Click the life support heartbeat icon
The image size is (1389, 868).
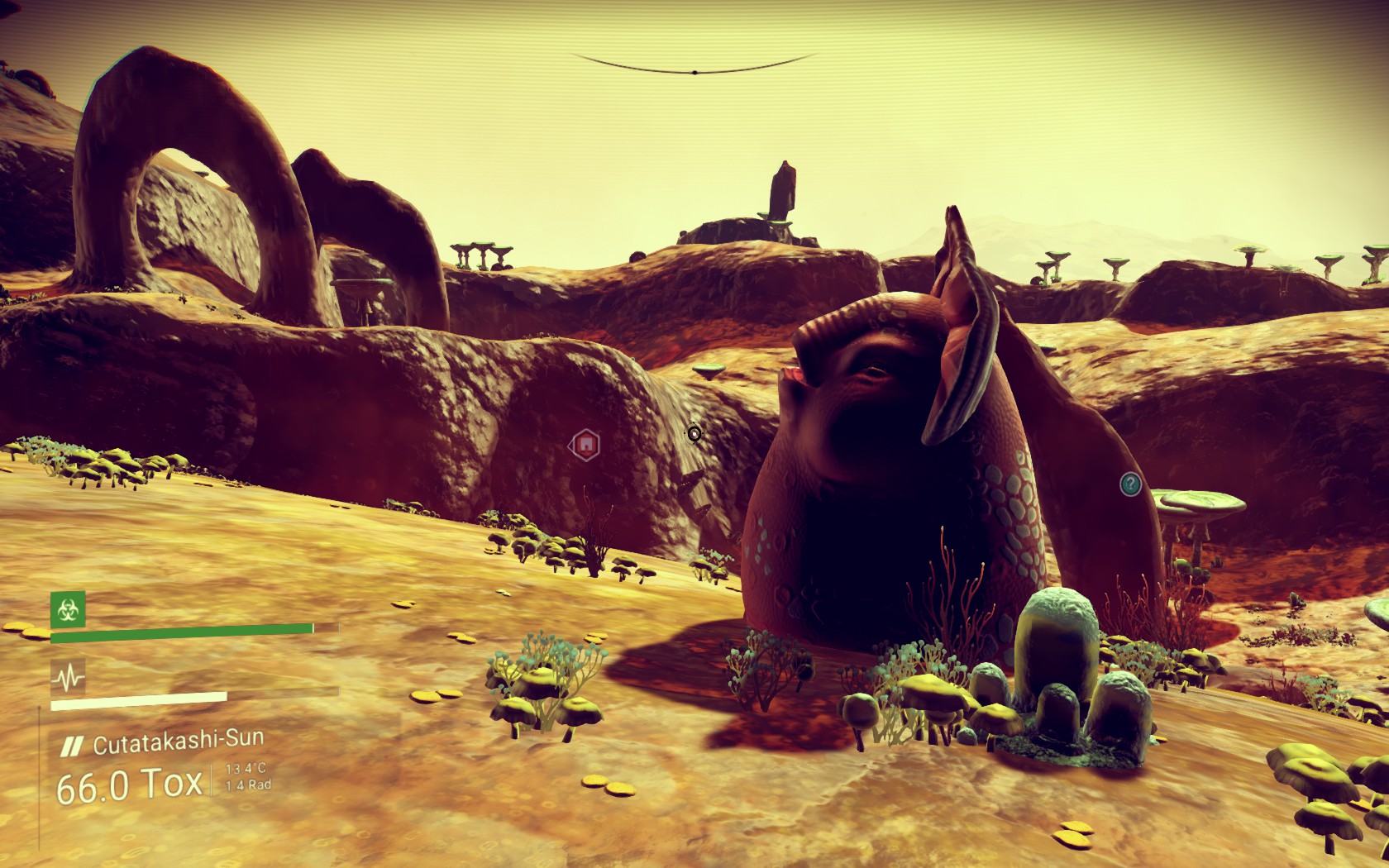pos(68,678)
